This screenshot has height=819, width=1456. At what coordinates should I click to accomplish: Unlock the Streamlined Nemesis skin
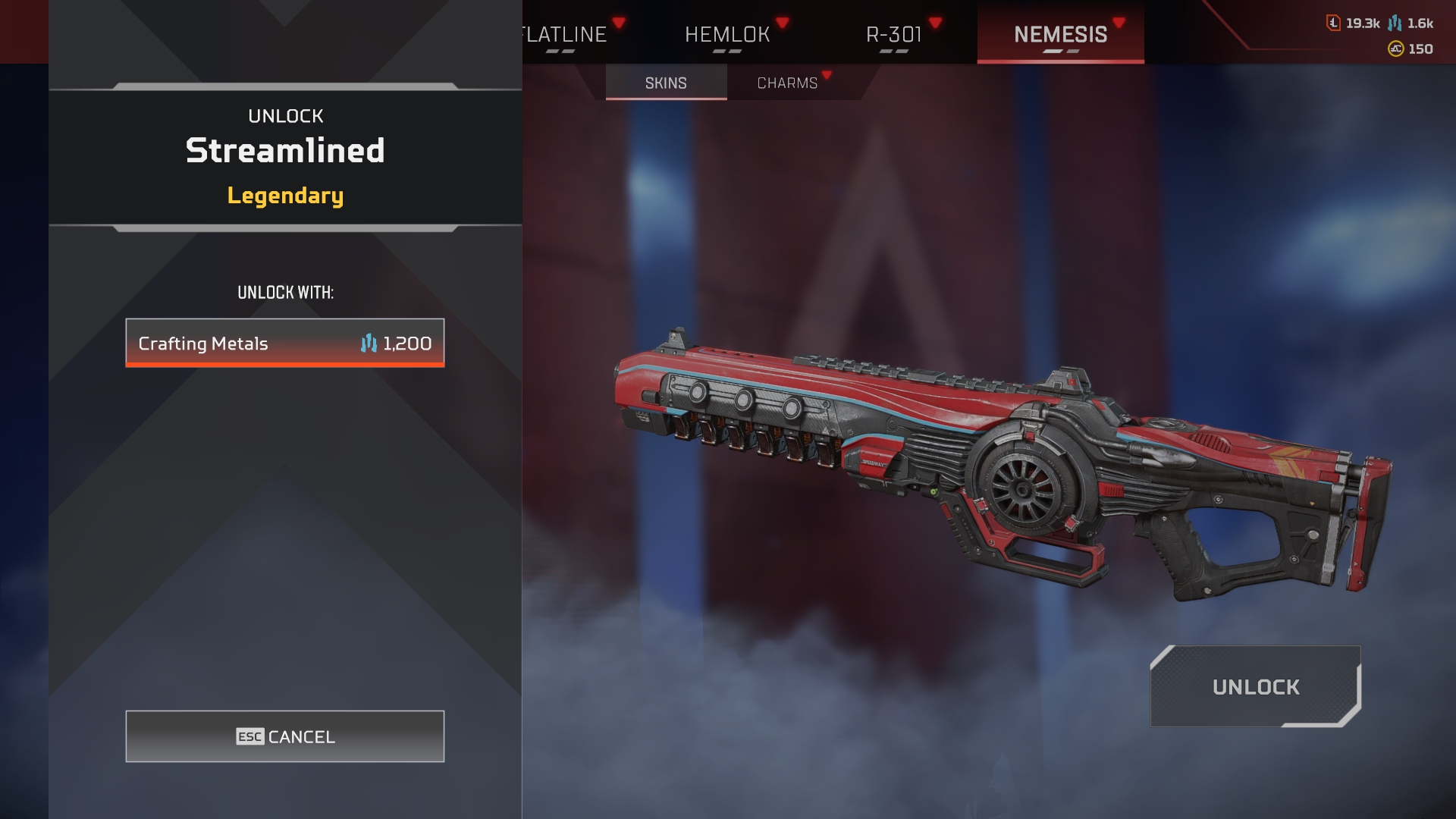click(1255, 687)
